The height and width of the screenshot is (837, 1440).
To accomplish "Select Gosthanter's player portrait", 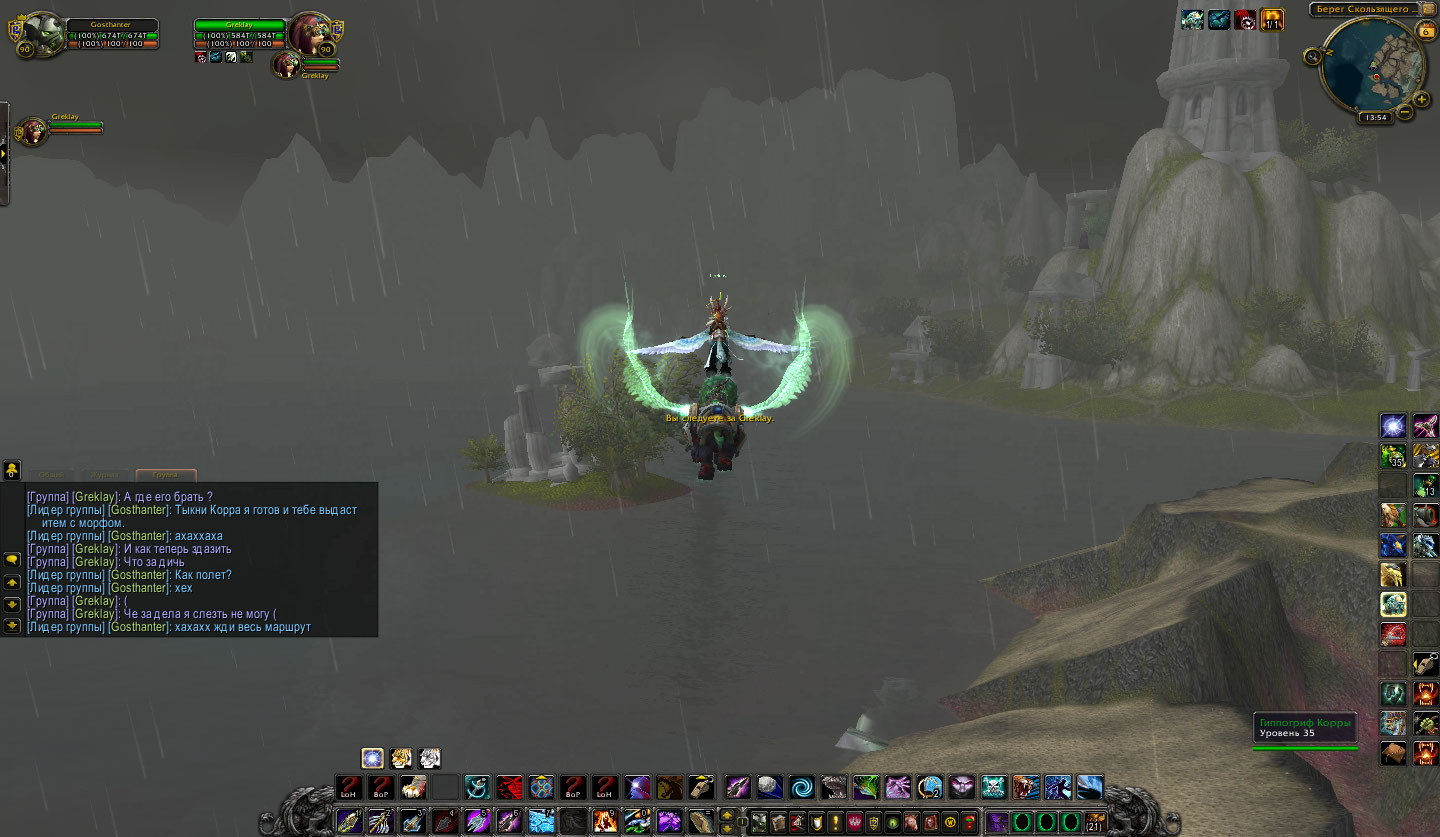I will click(43, 35).
